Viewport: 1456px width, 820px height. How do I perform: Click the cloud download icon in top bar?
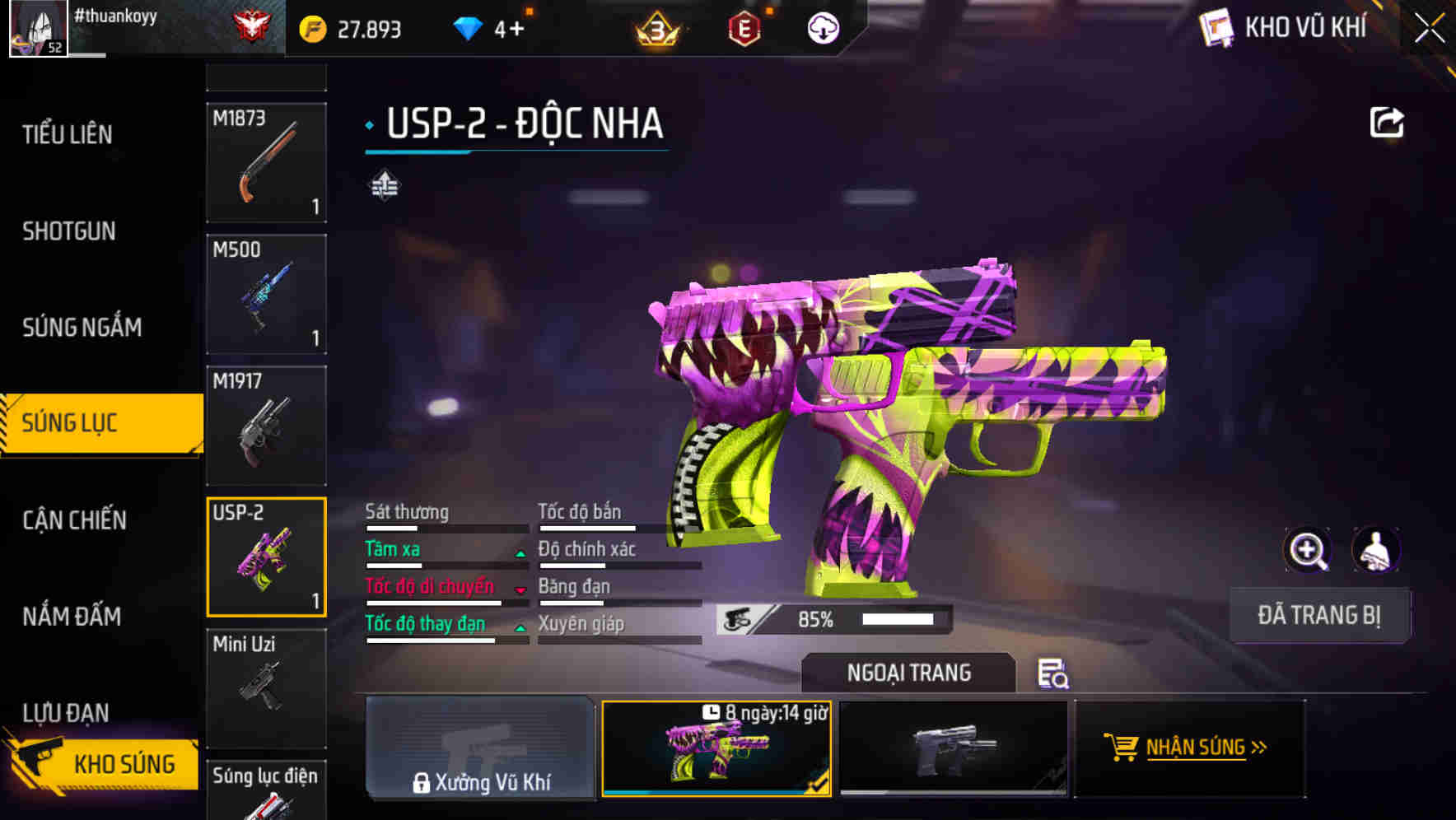(x=821, y=27)
